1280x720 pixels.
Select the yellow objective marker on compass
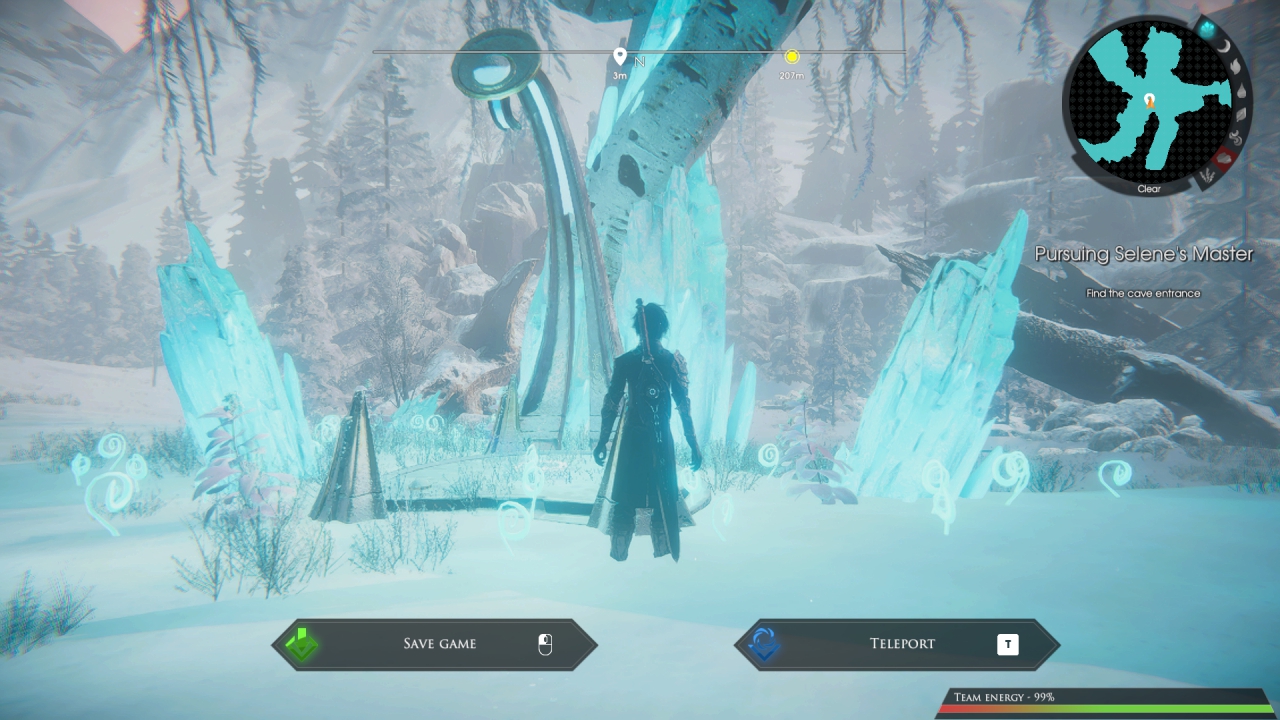pos(792,58)
